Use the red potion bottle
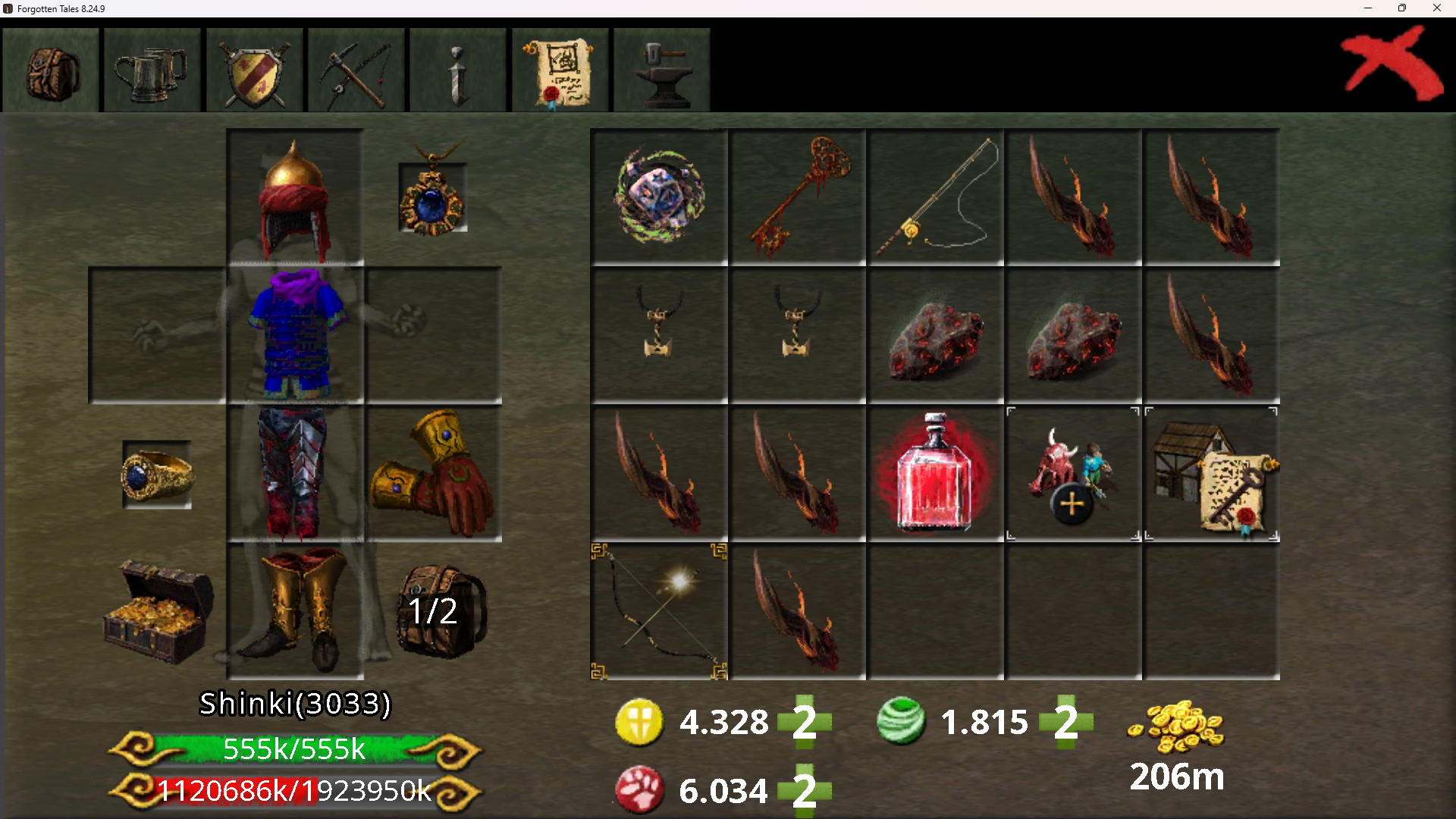This screenshot has height=819, width=1456. click(936, 473)
